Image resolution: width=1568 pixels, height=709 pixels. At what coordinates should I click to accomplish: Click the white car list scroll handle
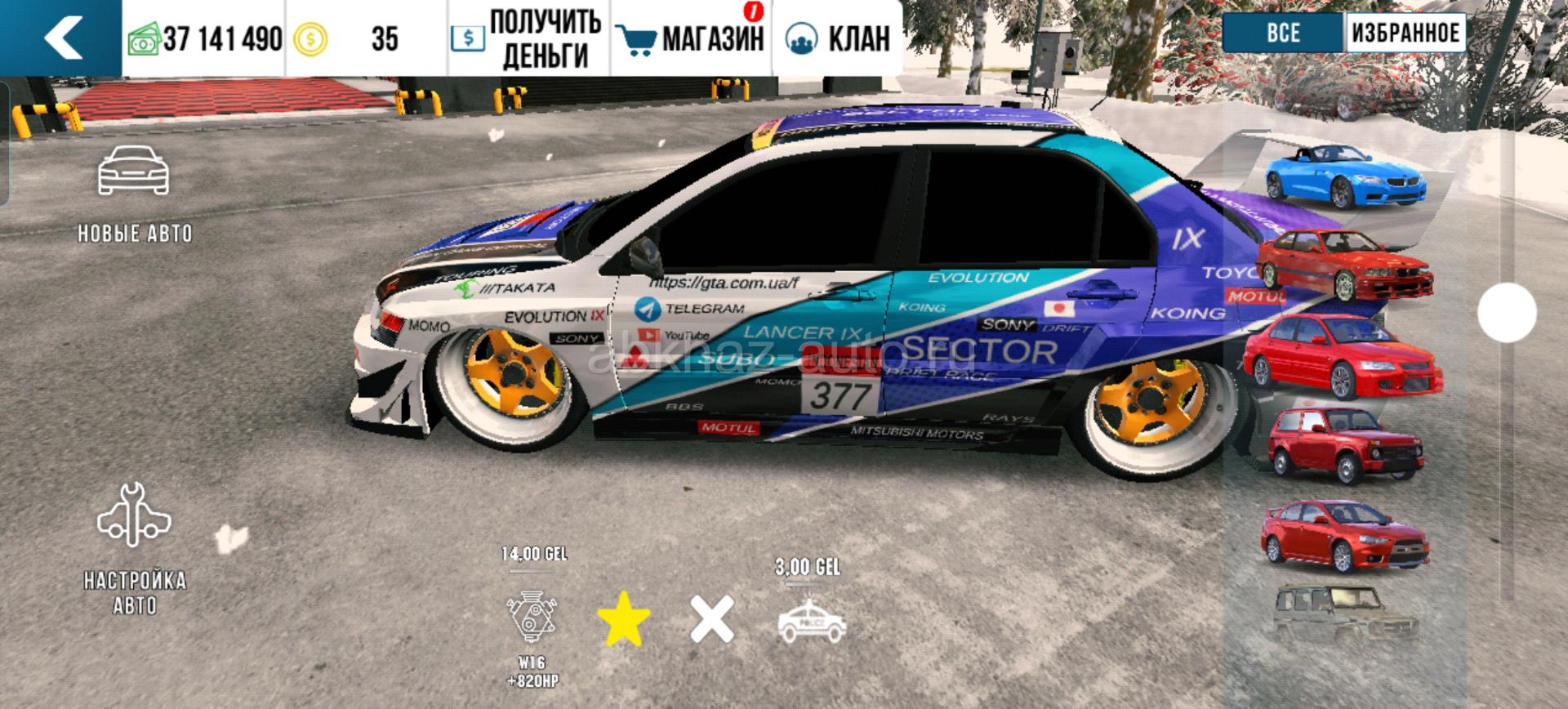click(1507, 312)
